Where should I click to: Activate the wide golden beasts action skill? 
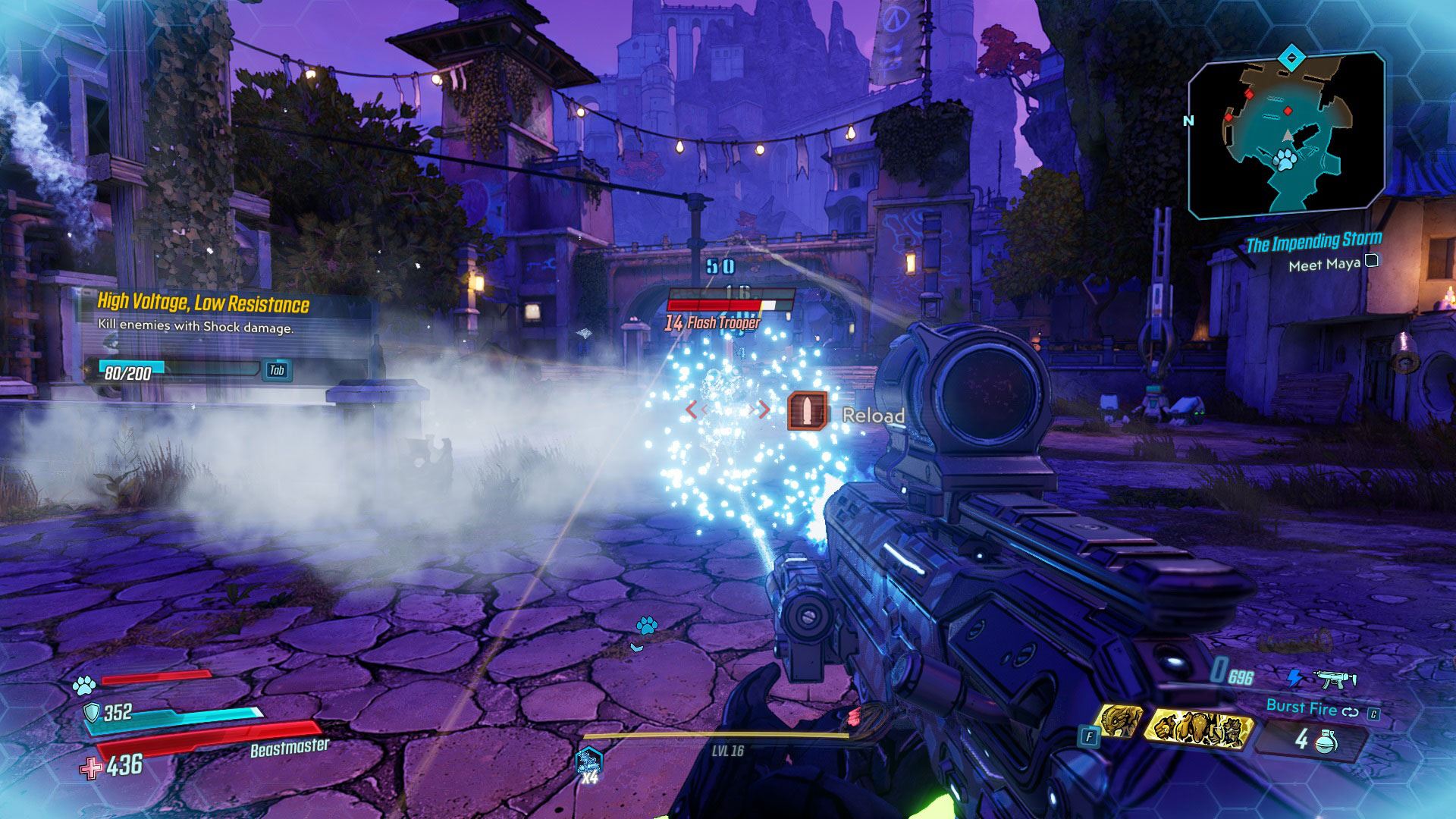click(x=1197, y=730)
